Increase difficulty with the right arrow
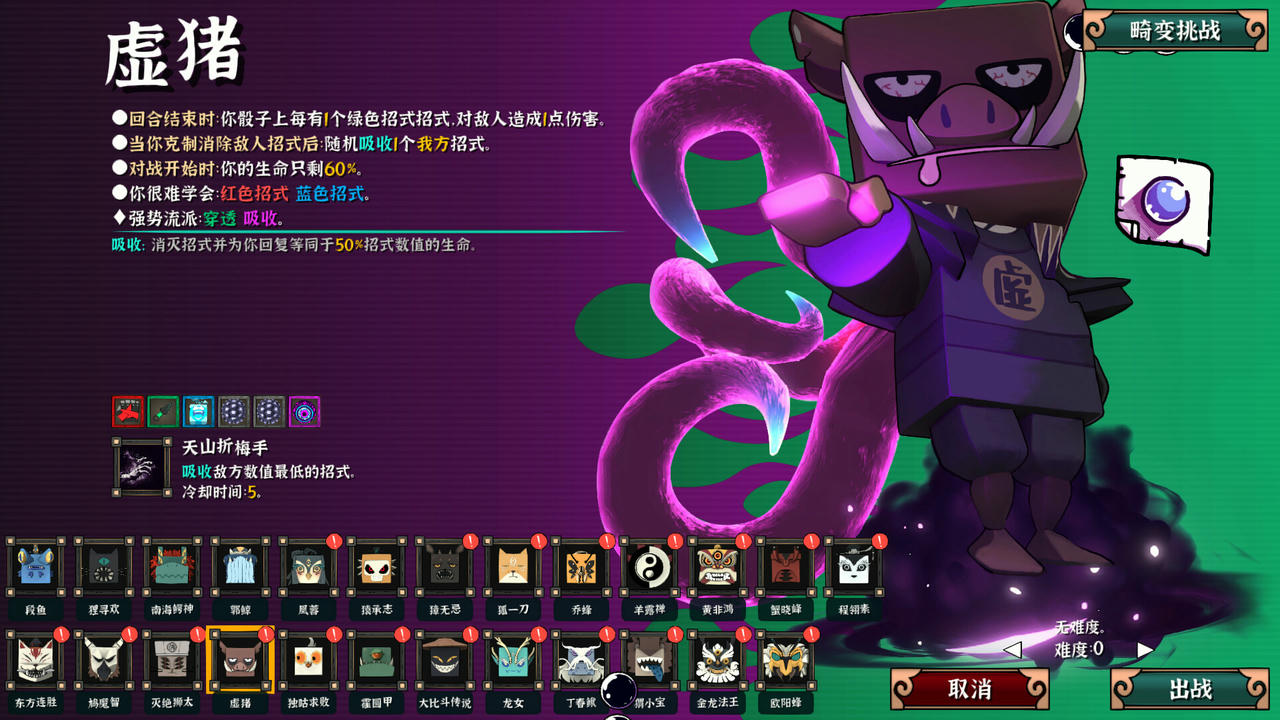 pyautogui.click(x=1145, y=650)
